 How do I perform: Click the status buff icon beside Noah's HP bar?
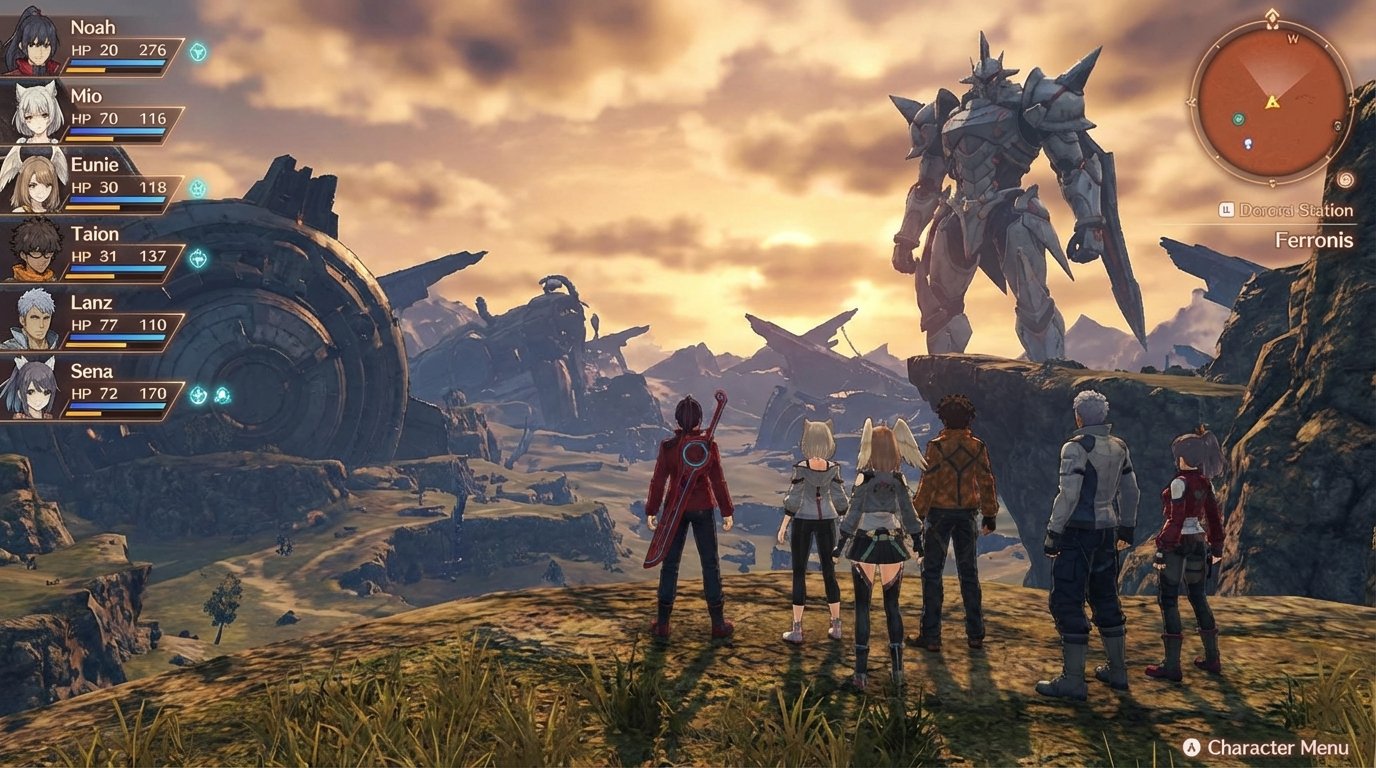pyautogui.click(x=198, y=53)
